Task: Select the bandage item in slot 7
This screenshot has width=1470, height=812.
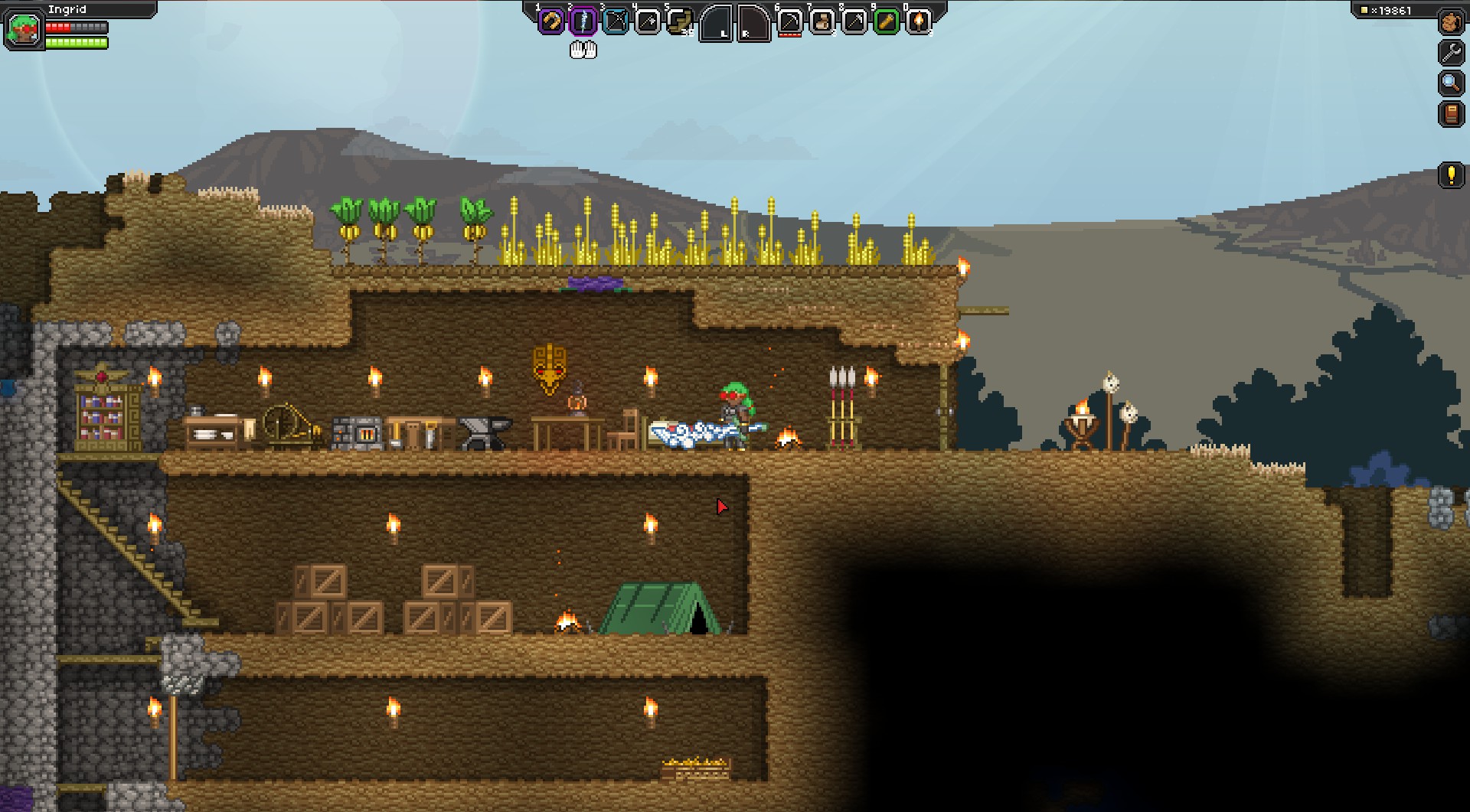Action: (822, 21)
